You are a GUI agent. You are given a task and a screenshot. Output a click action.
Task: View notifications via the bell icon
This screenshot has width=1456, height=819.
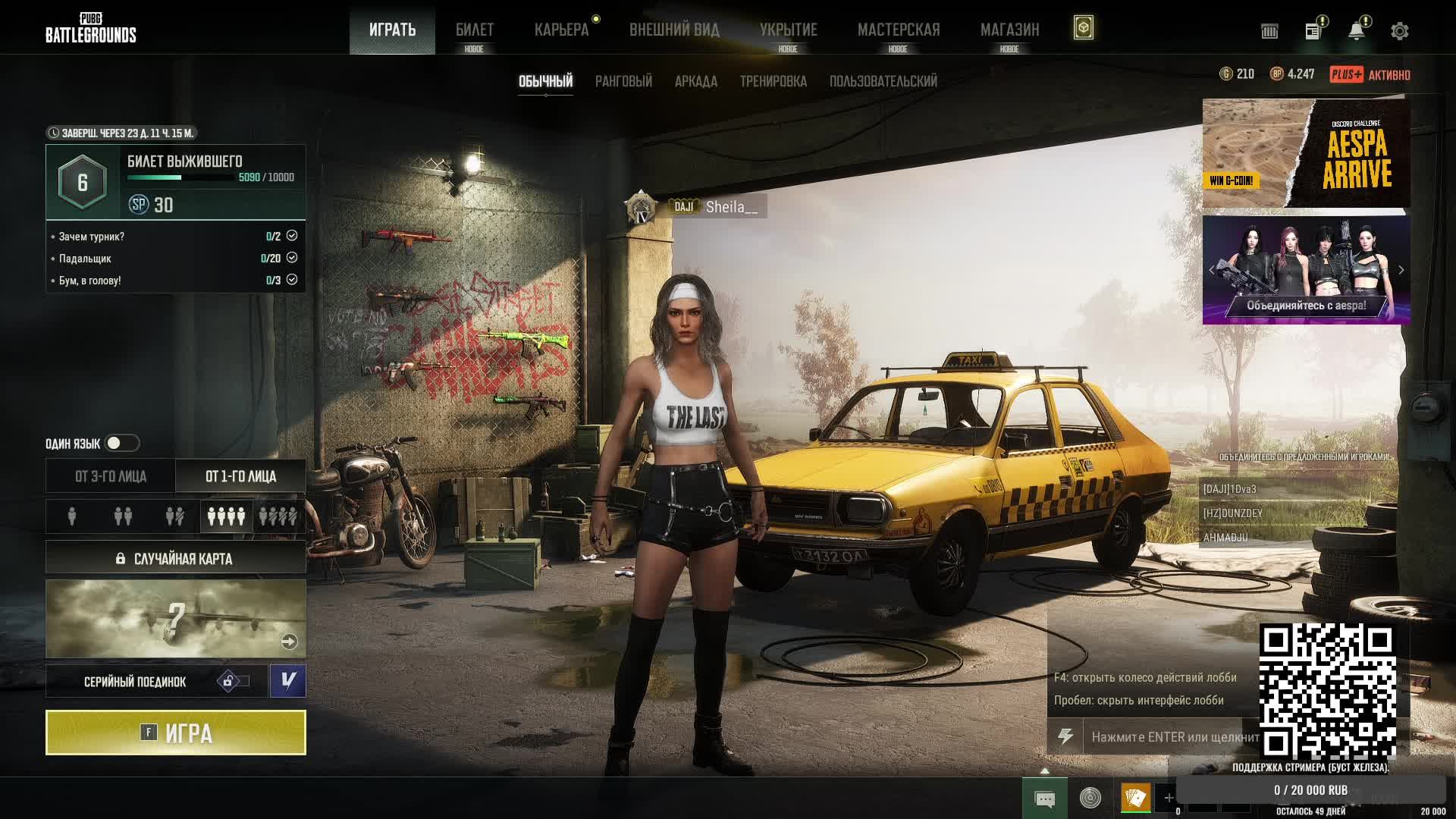[x=1356, y=31]
